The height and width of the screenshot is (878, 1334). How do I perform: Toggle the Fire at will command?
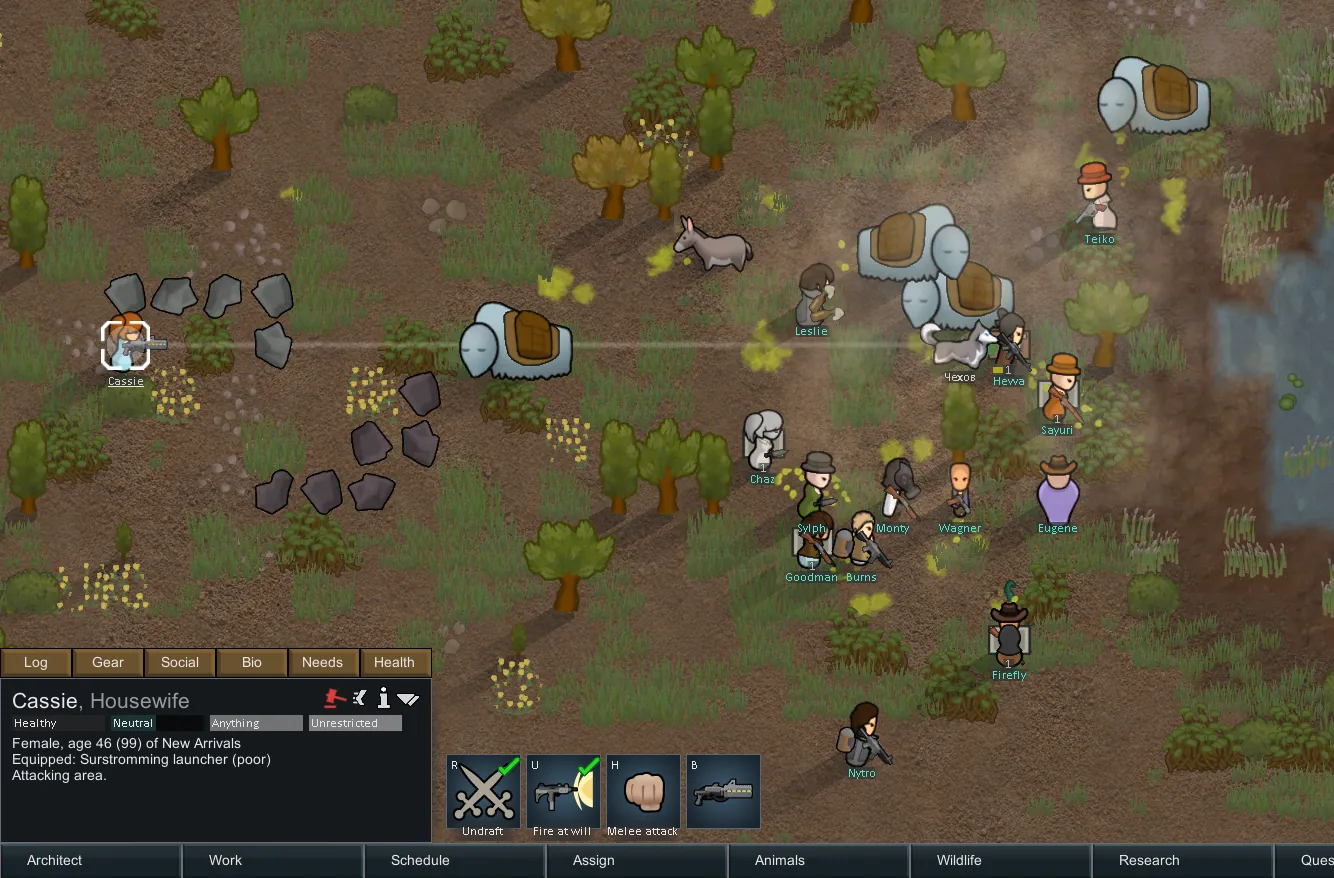(563, 791)
